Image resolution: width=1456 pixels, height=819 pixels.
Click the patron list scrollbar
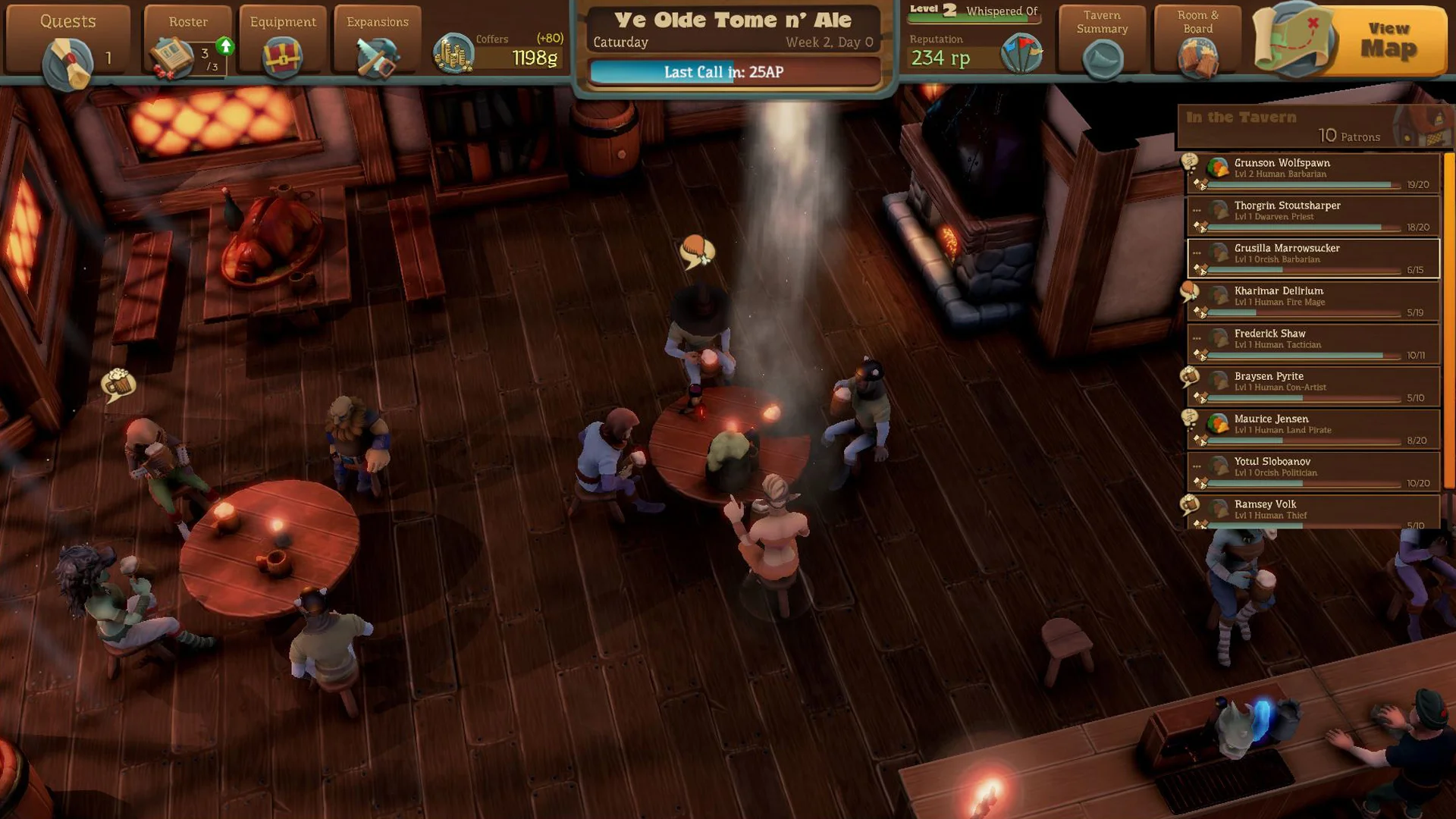(x=1448, y=318)
